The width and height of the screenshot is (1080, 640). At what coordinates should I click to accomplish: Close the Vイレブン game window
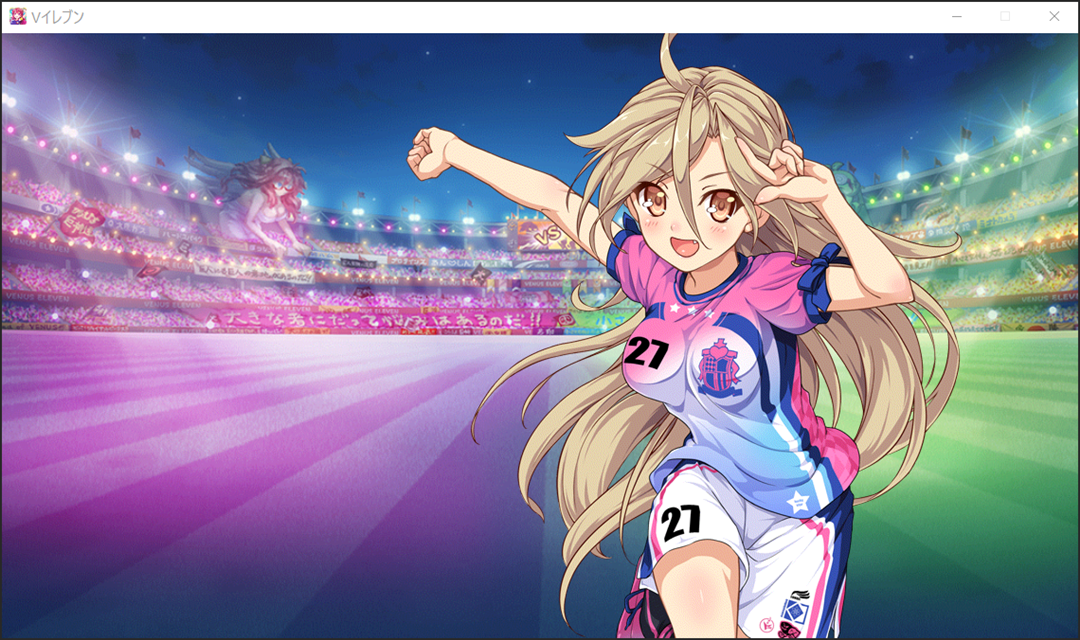pos(1053,16)
